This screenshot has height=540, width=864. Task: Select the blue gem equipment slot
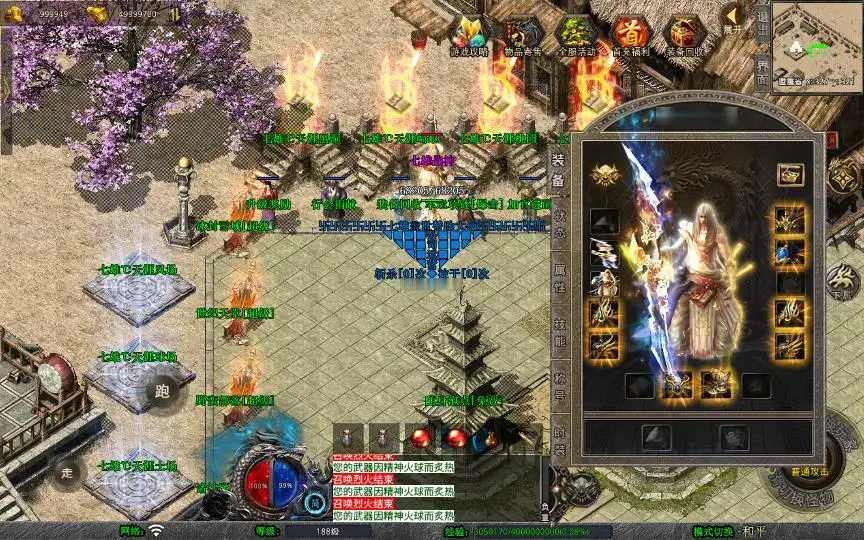[790, 252]
